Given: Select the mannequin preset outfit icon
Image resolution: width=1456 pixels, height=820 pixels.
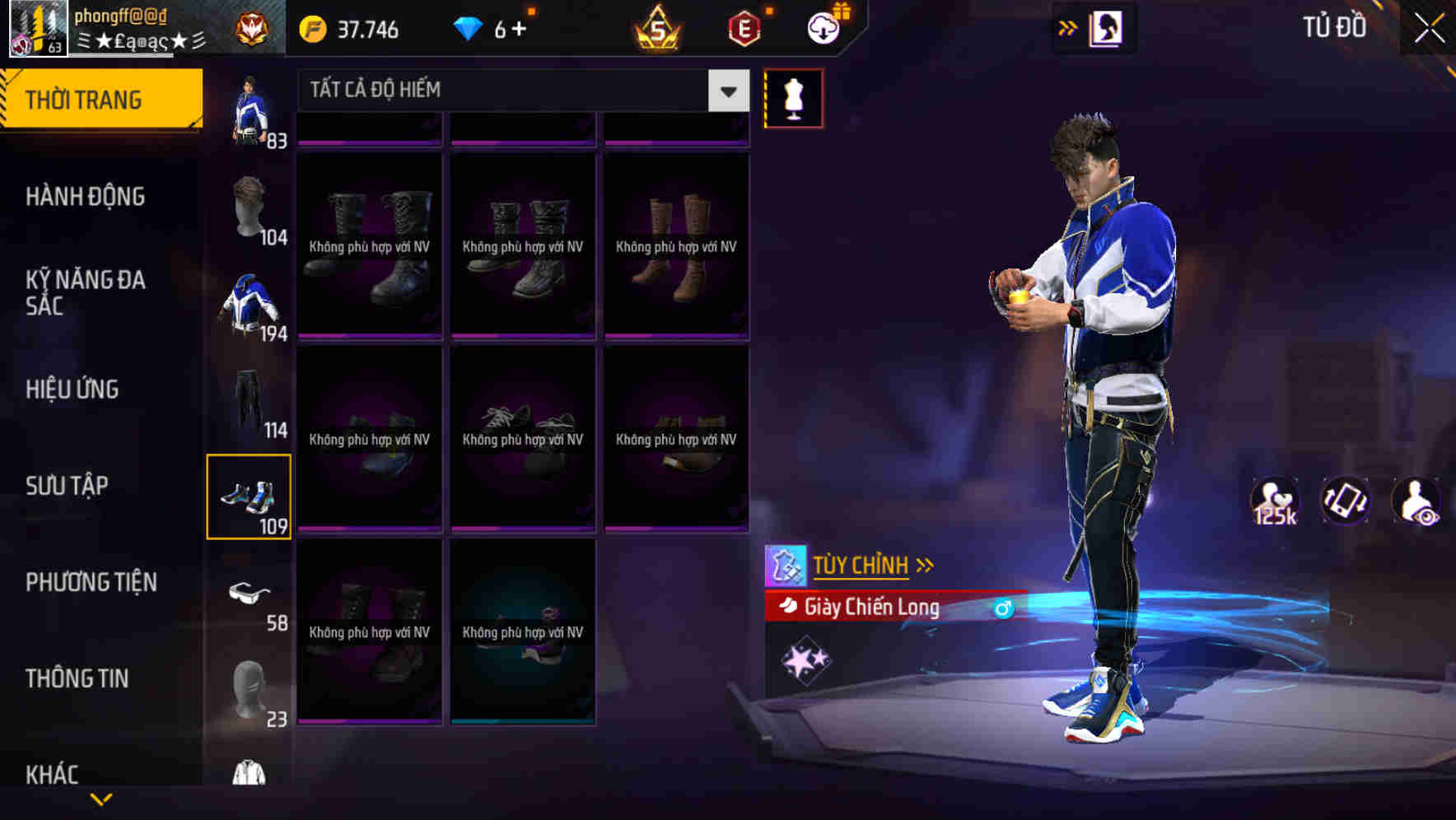Looking at the screenshot, I should point(793,97).
